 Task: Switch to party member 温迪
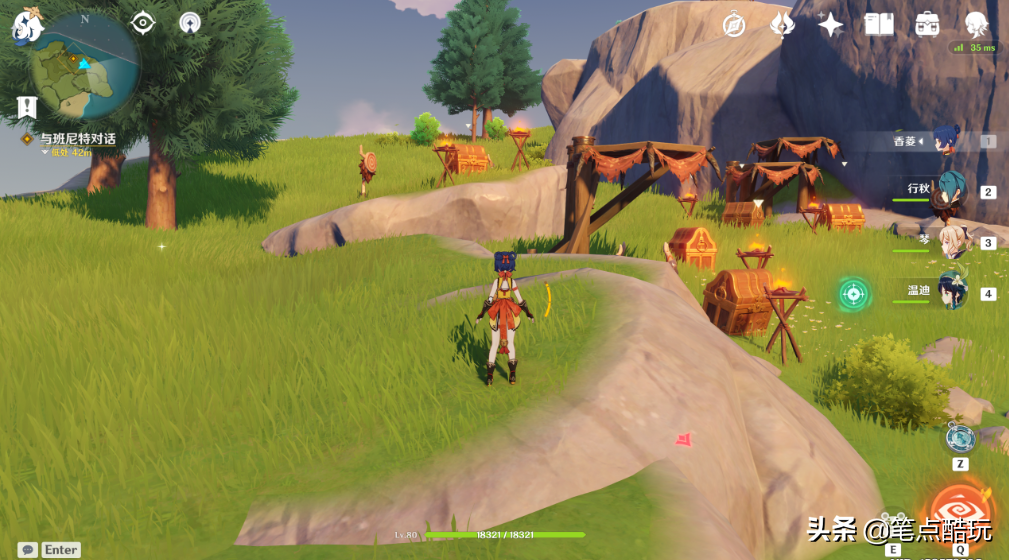(950, 293)
